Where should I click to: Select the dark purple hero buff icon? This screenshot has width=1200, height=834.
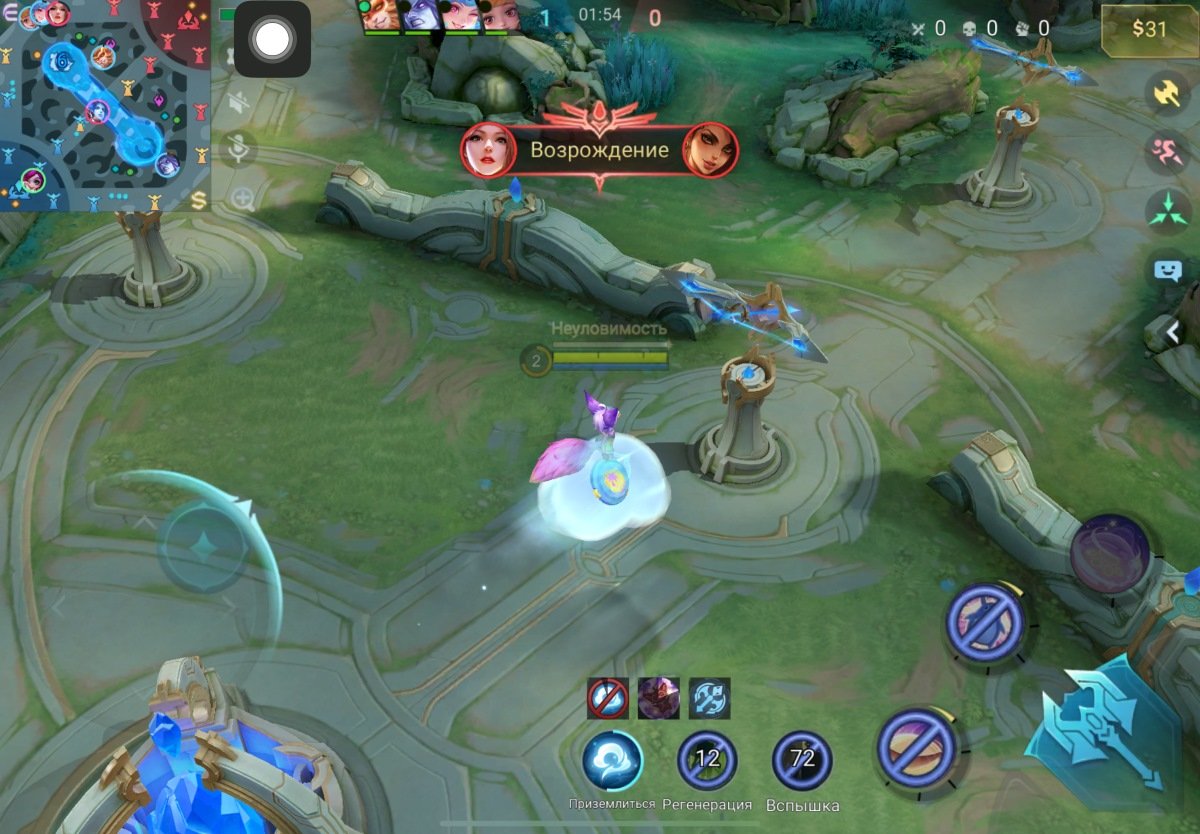pos(659,698)
